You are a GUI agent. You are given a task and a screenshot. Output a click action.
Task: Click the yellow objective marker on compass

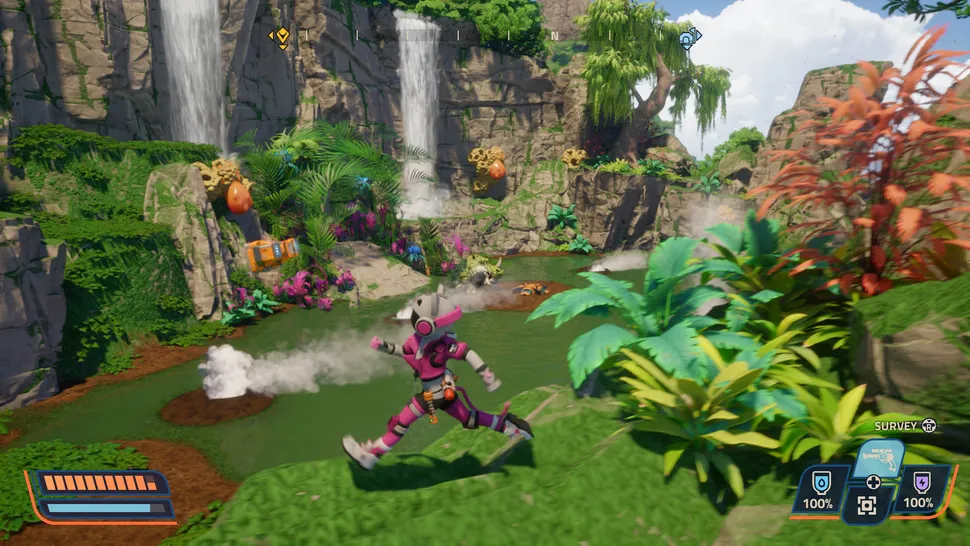[x=283, y=38]
